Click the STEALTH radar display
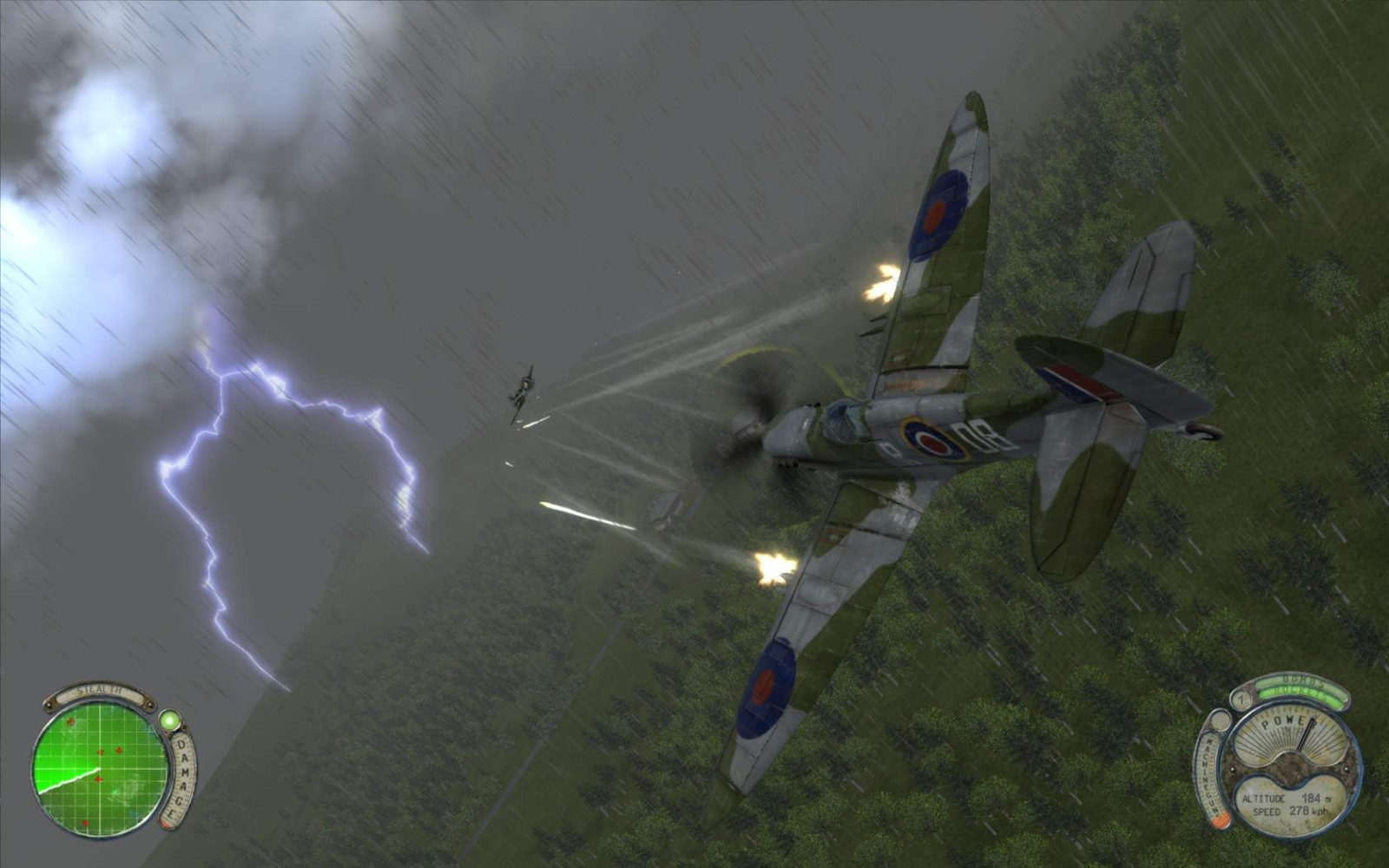The image size is (1389, 868). 102,768
